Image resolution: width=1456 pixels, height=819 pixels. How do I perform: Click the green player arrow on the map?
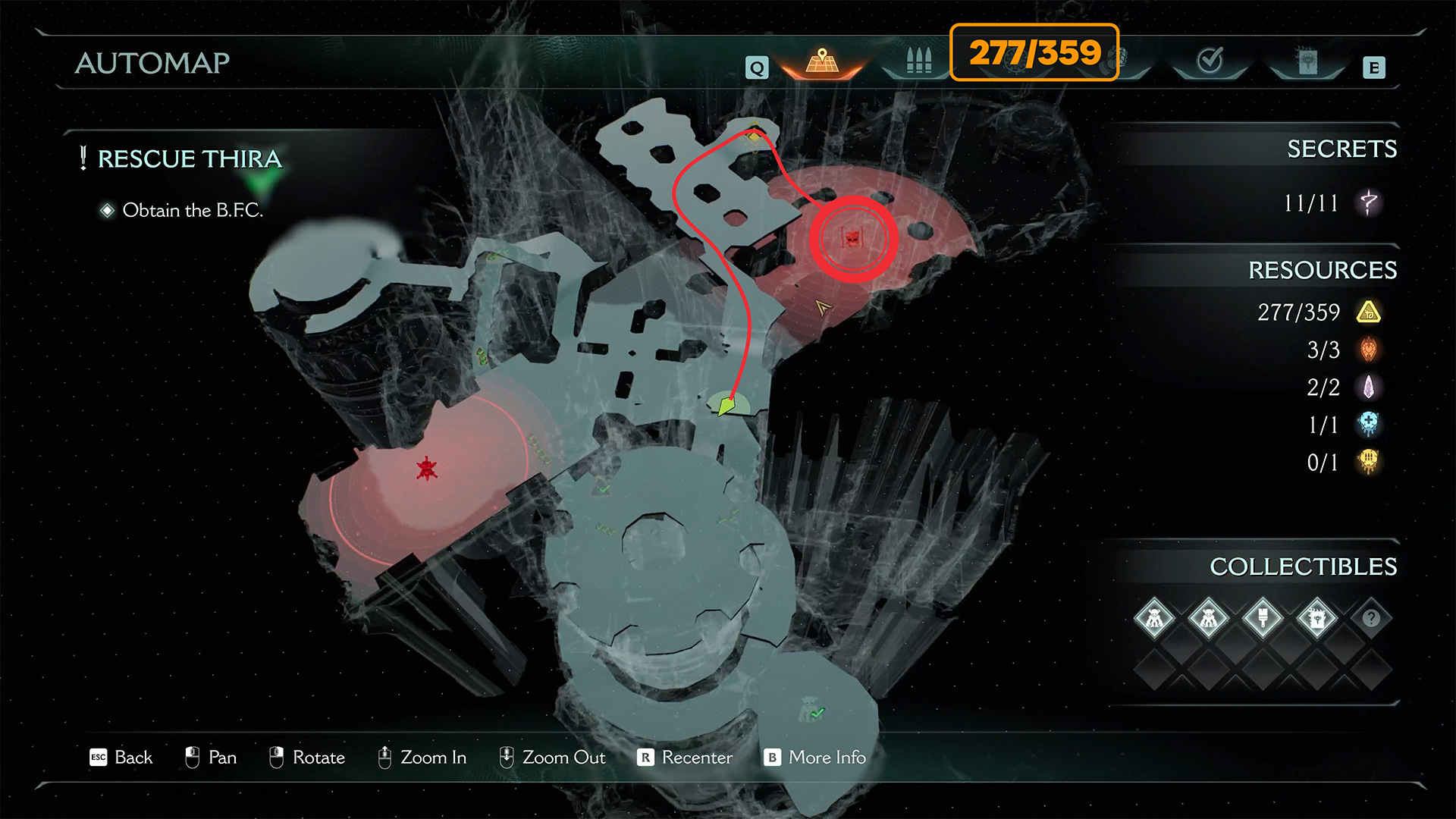726,406
